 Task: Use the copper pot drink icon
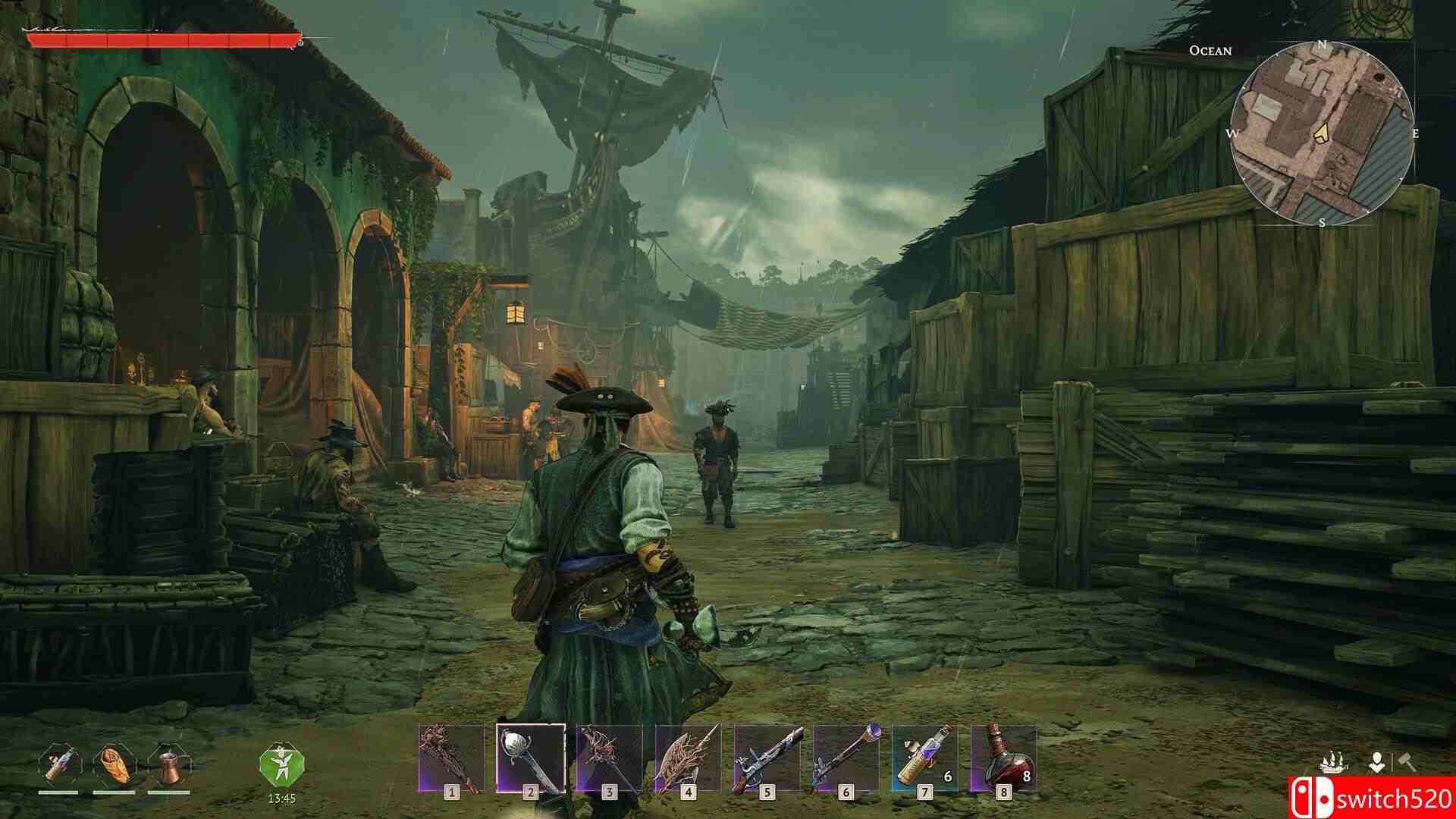click(x=168, y=765)
